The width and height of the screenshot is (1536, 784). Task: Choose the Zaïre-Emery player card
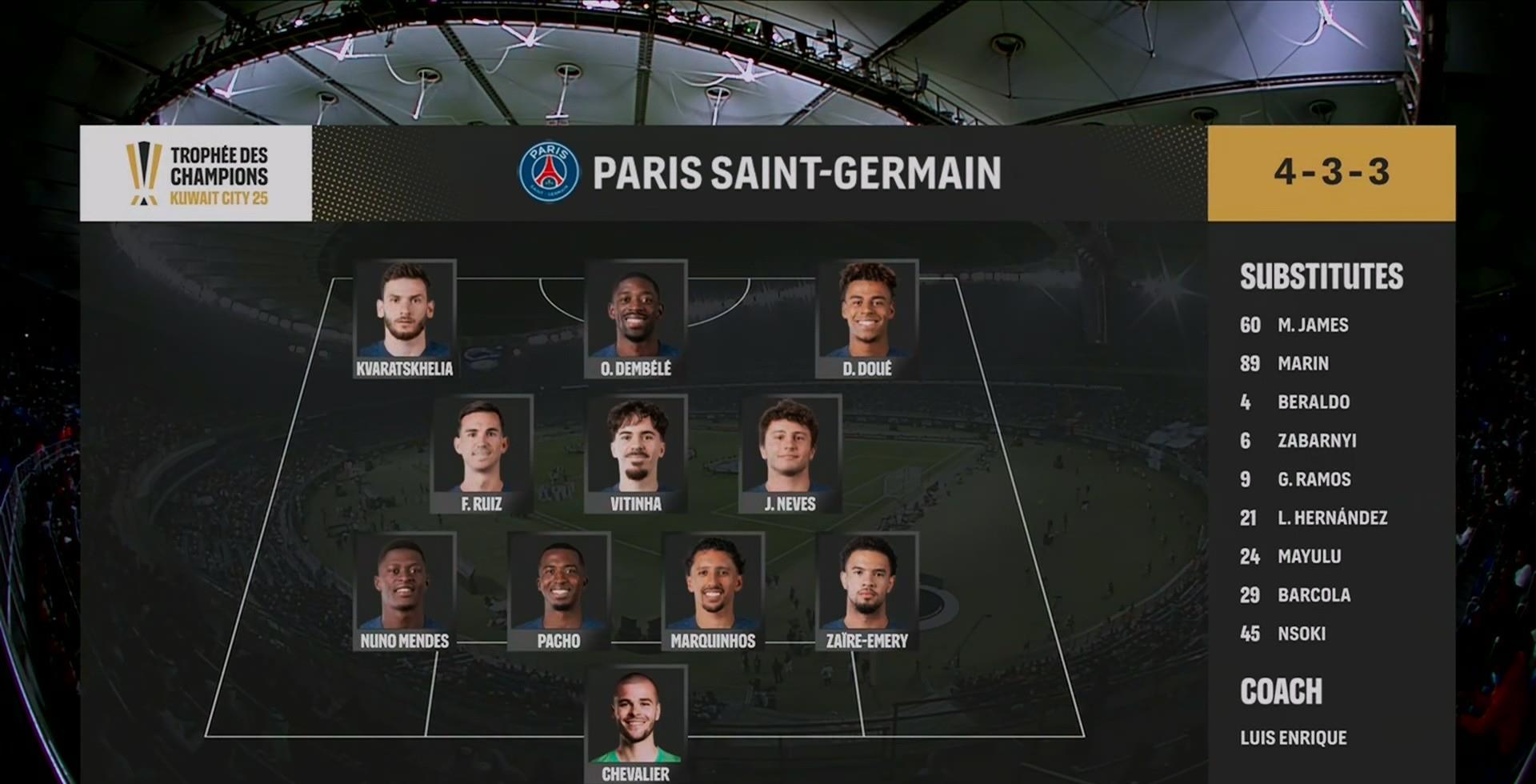tap(867, 590)
